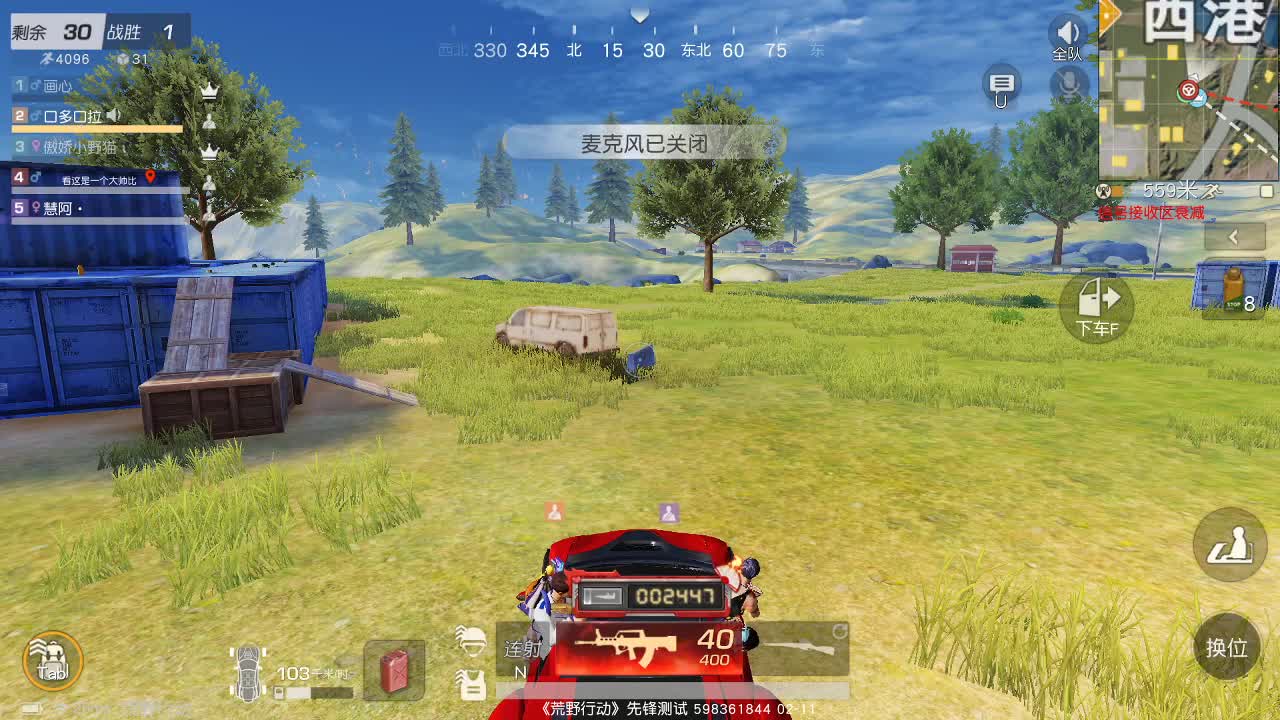Toggle 全队 team voice speaker
This screenshot has height=720, width=1280.
pos(1067,33)
